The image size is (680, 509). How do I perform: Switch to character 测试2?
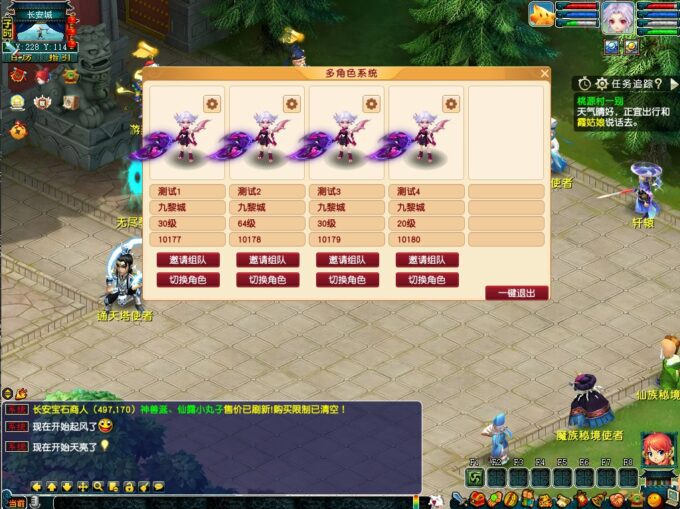[x=267, y=280]
